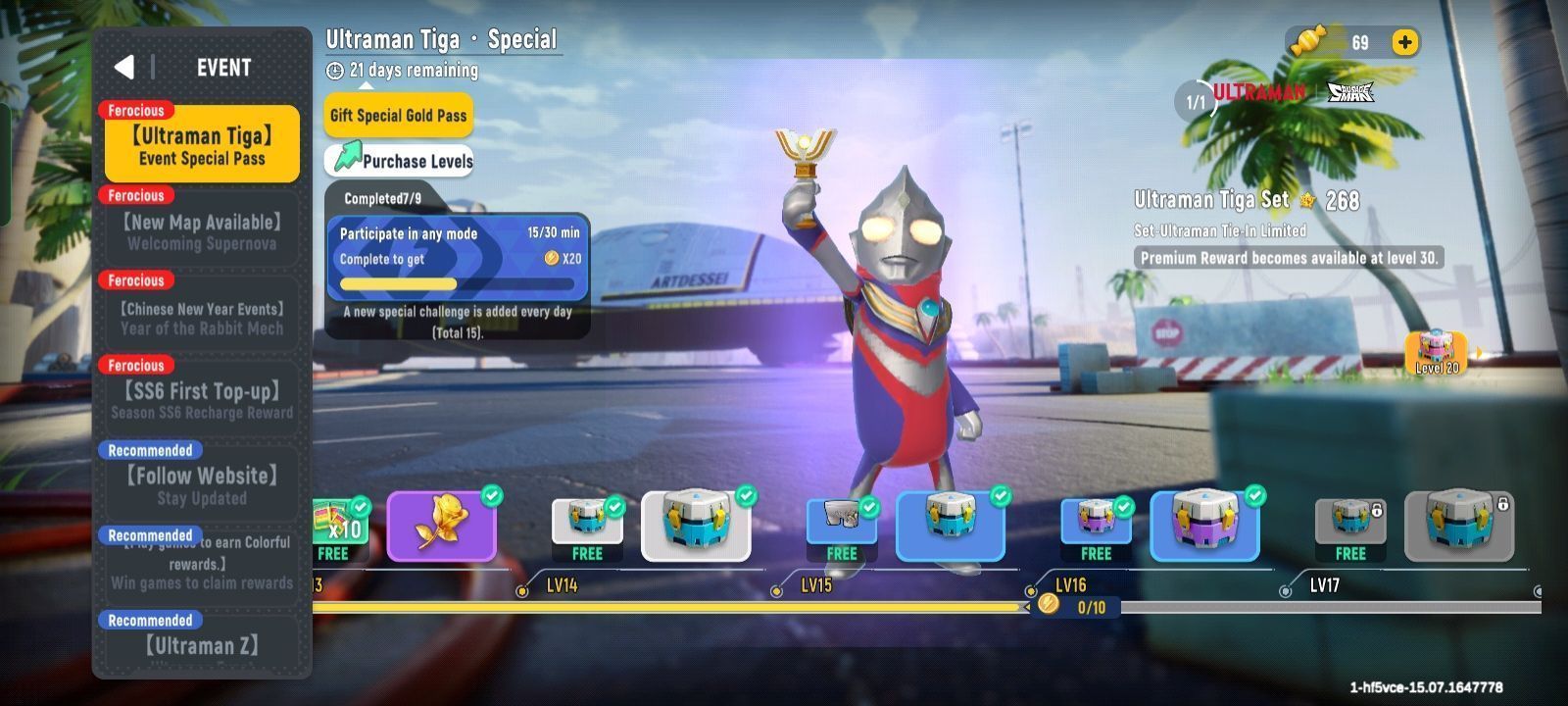Go back using the white arrow

(124, 67)
